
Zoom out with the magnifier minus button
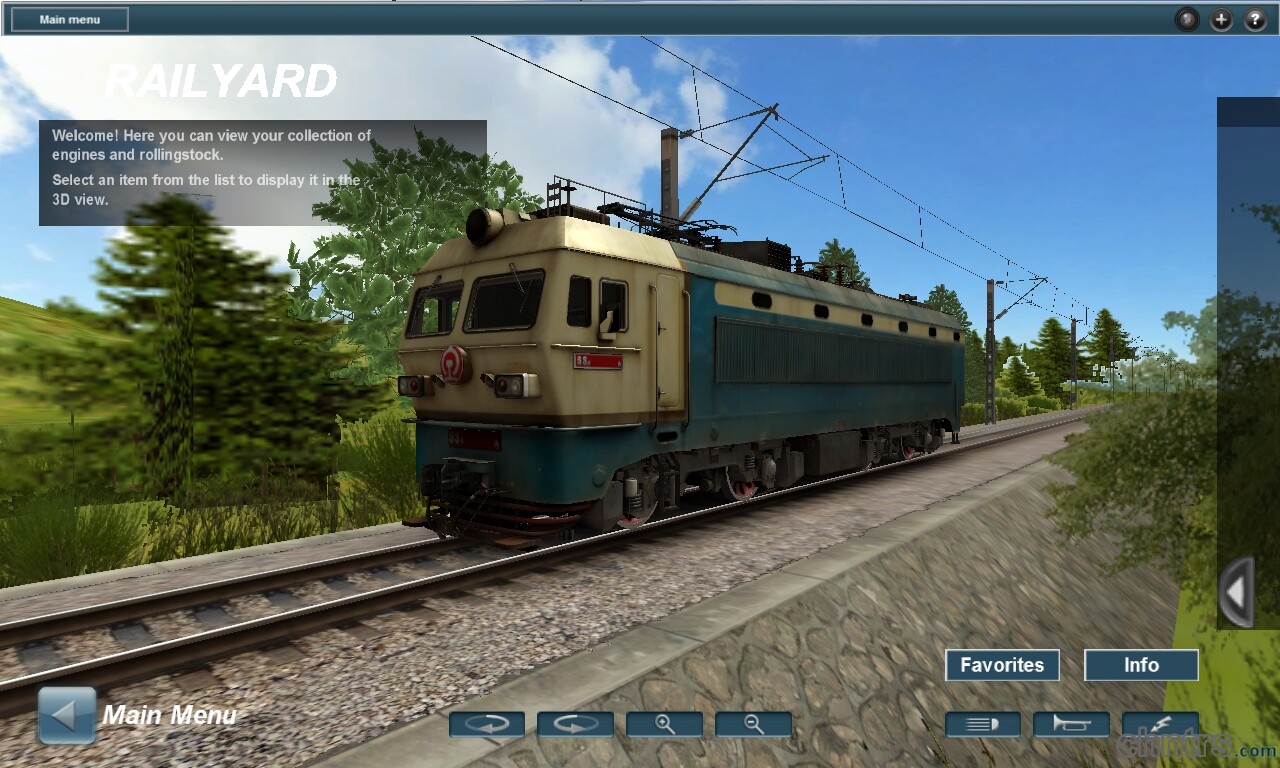[753, 724]
